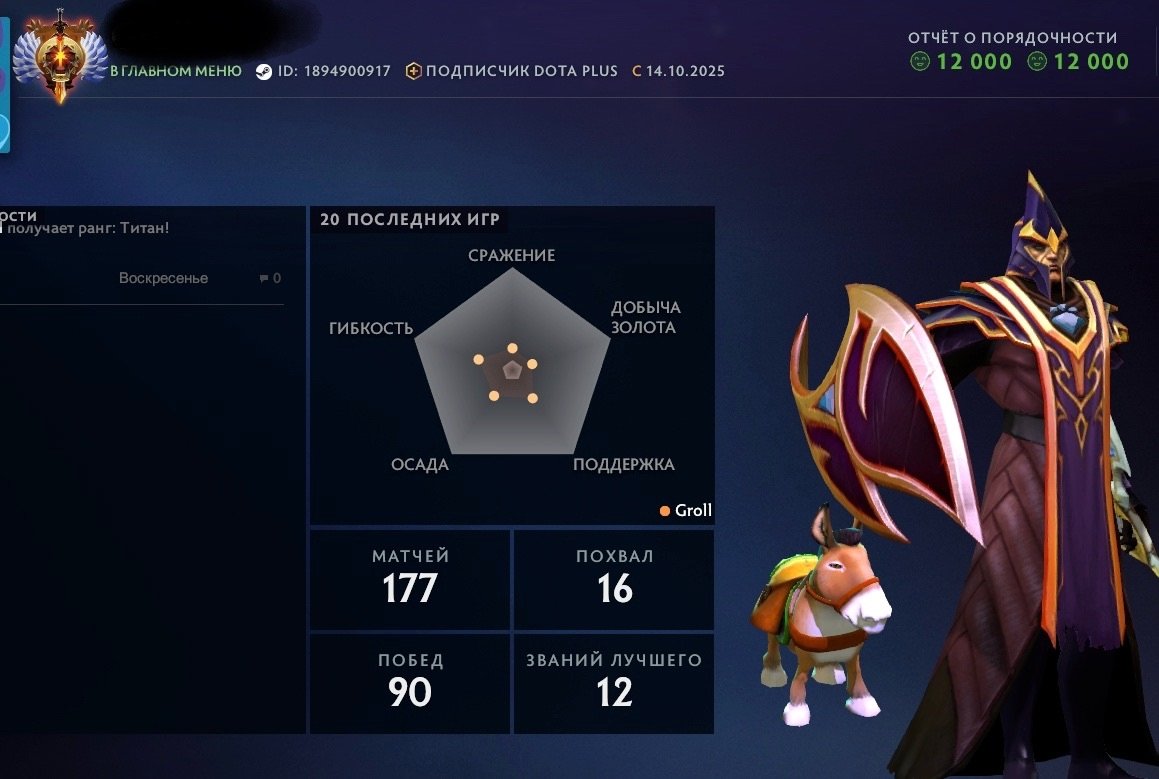The height and width of the screenshot is (779, 1159).
Task: Toggle the Groll legend on the radar chart
Action: tap(686, 511)
